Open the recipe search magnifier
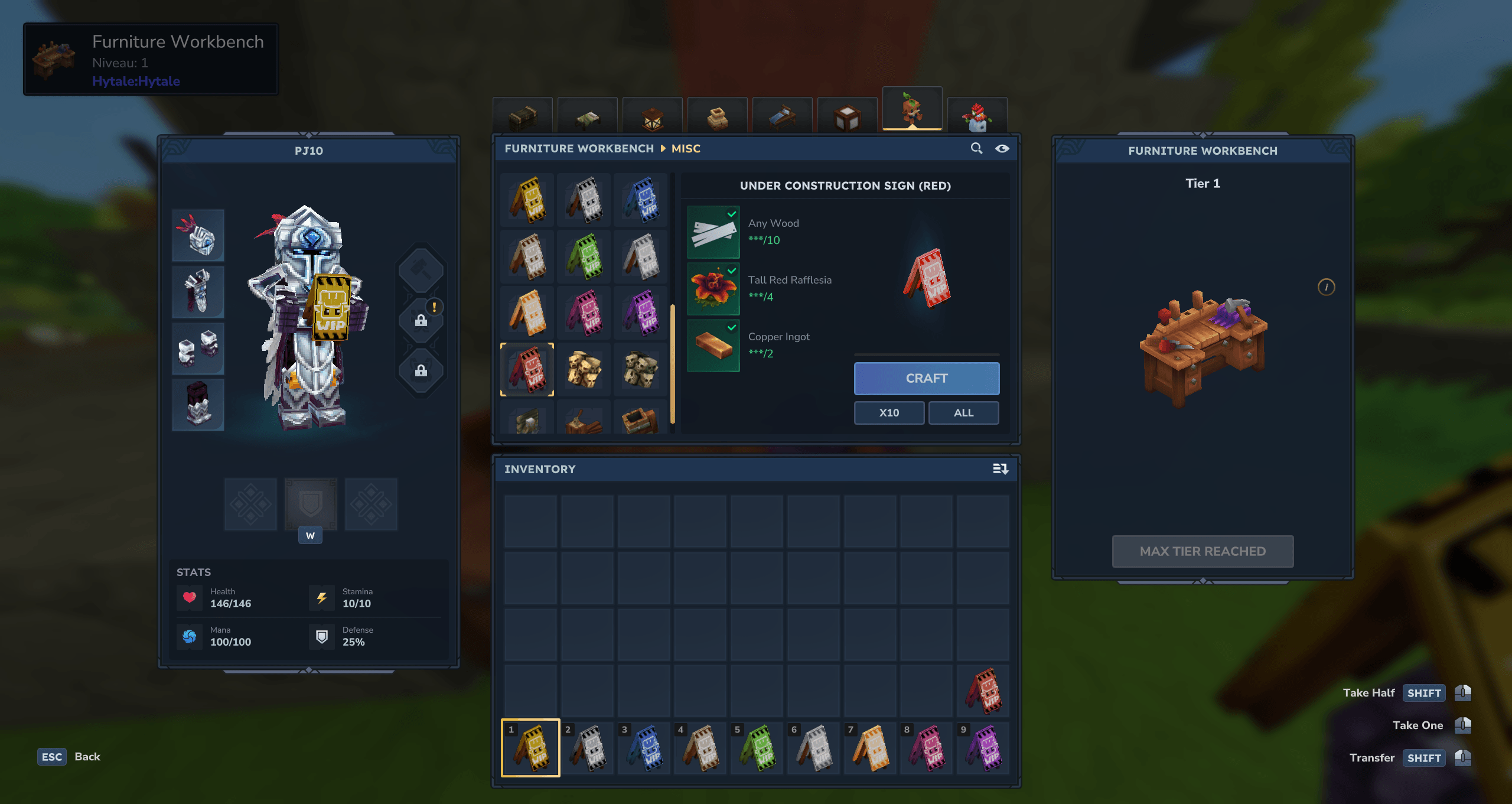 (x=976, y=148)
